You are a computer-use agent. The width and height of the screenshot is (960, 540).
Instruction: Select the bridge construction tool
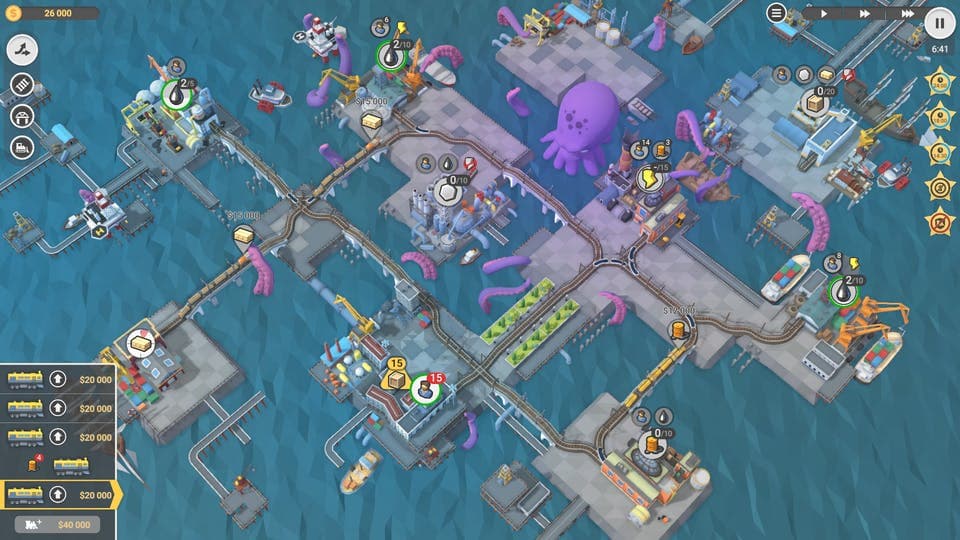(22, 116)
